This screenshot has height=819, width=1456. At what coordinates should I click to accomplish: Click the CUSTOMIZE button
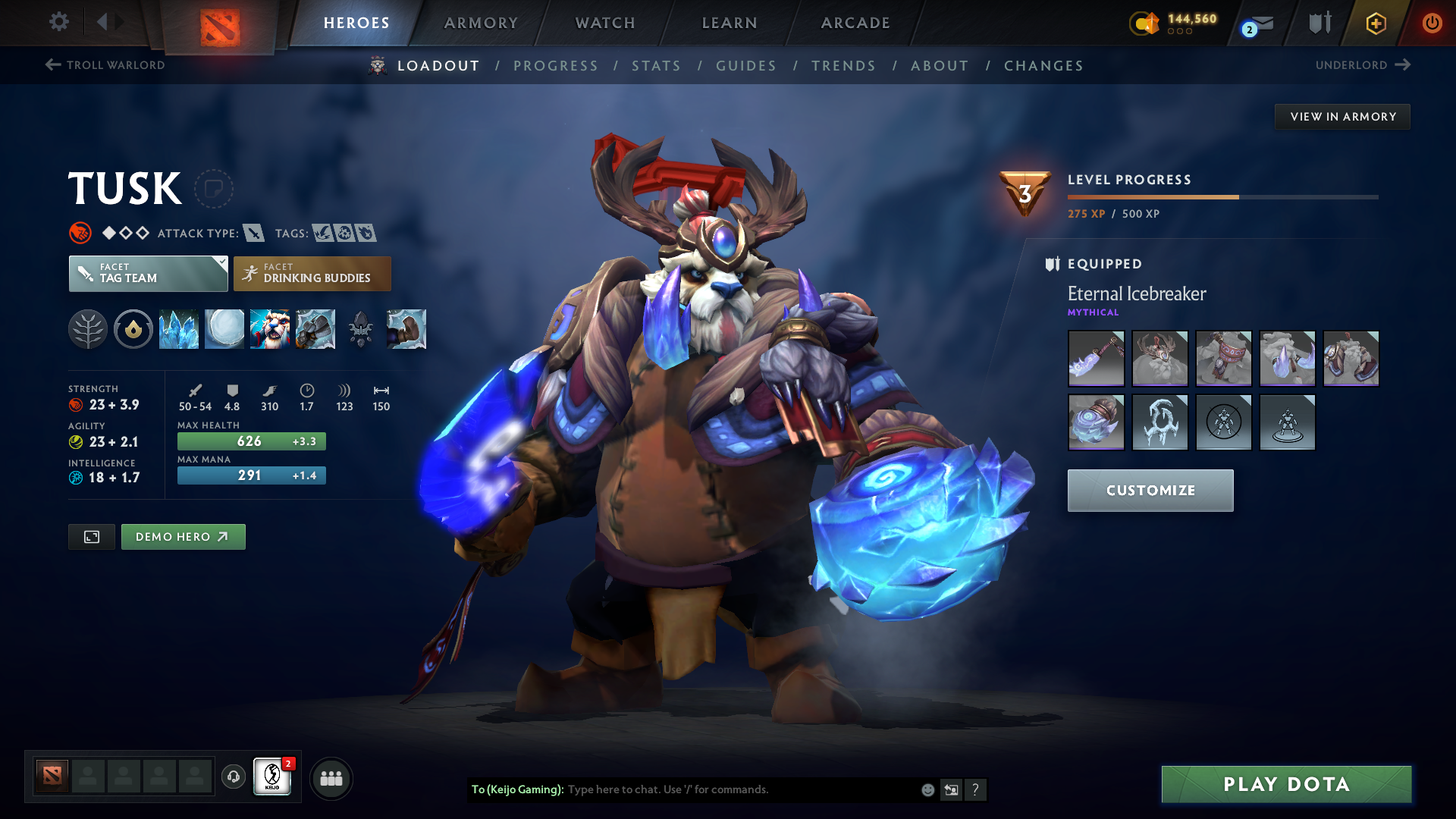click(x=1150, y=490)
